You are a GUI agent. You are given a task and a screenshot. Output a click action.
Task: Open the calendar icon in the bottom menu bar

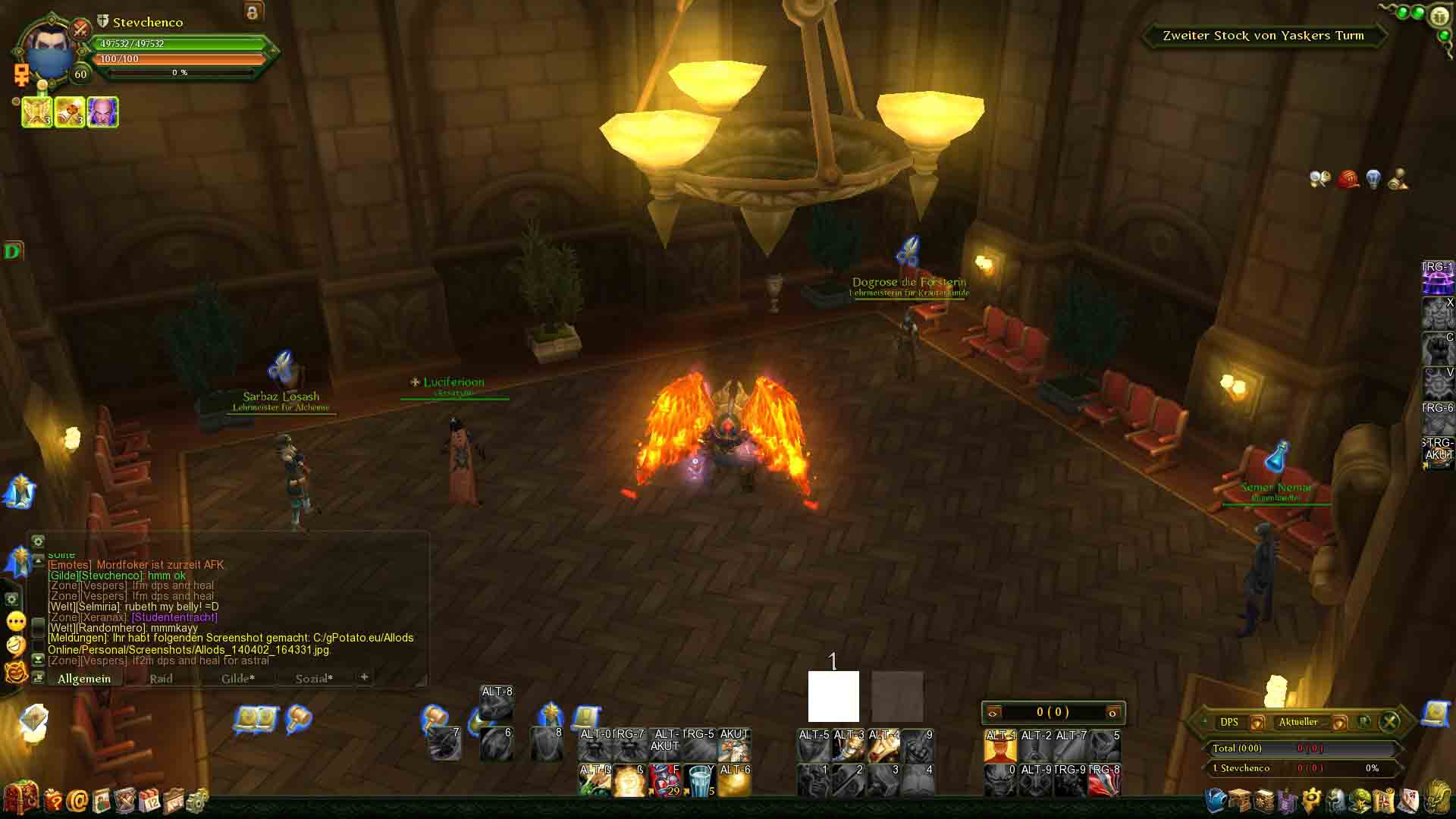[x=149, y=800]
